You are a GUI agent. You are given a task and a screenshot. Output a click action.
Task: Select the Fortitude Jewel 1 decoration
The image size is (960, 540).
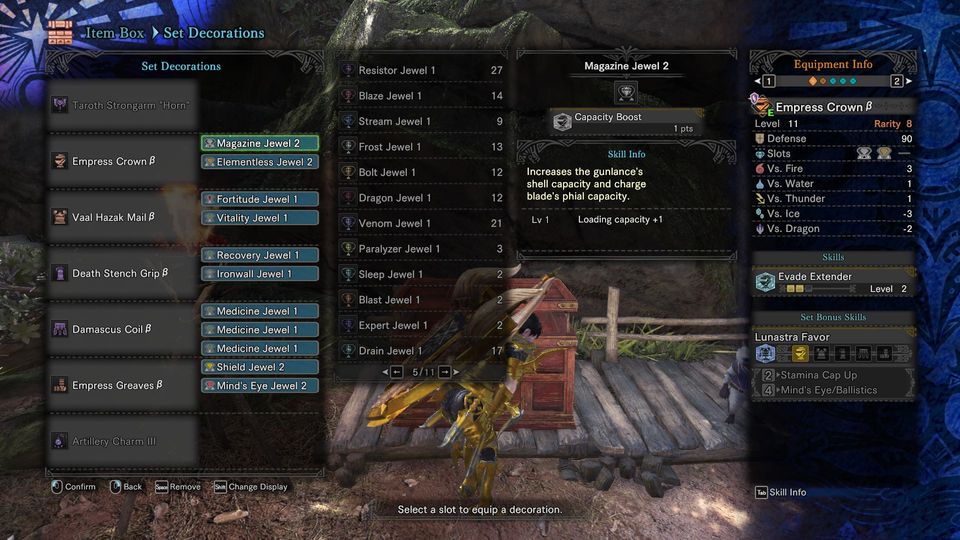point(260,199)
